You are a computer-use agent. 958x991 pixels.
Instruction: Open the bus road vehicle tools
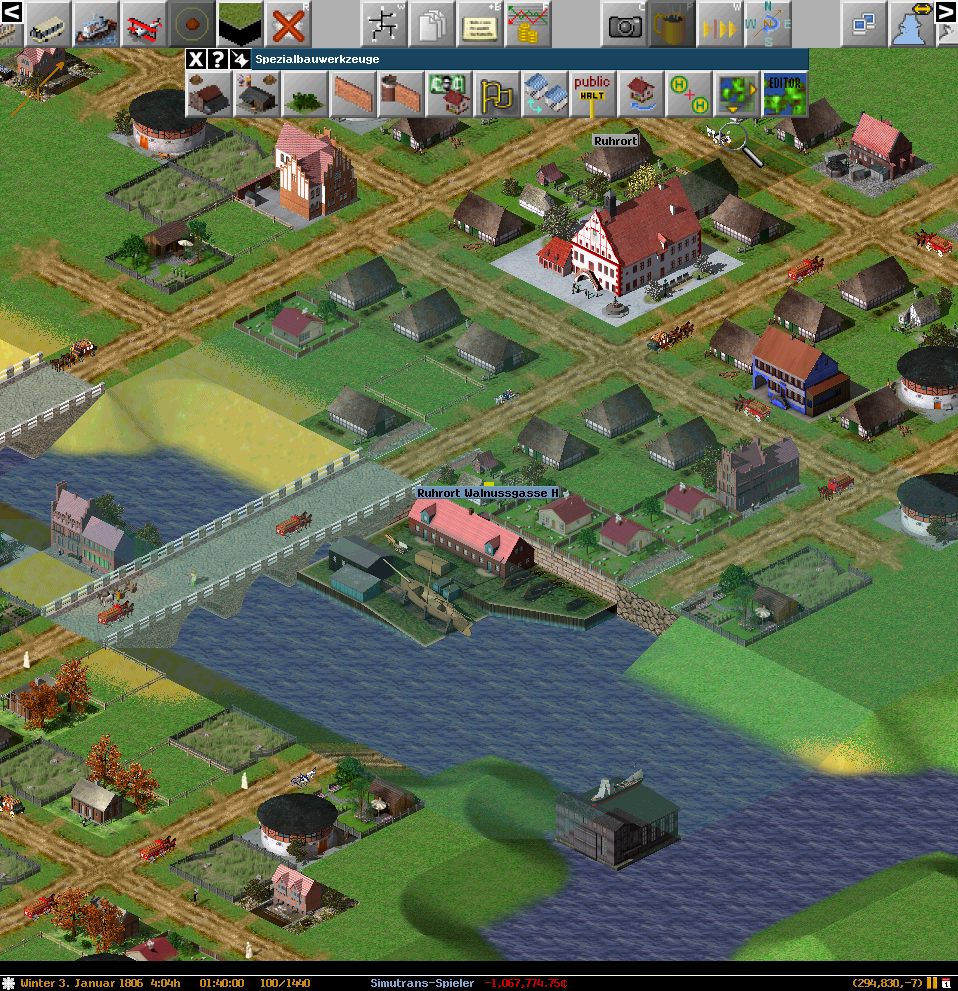[x=47, y=23]
